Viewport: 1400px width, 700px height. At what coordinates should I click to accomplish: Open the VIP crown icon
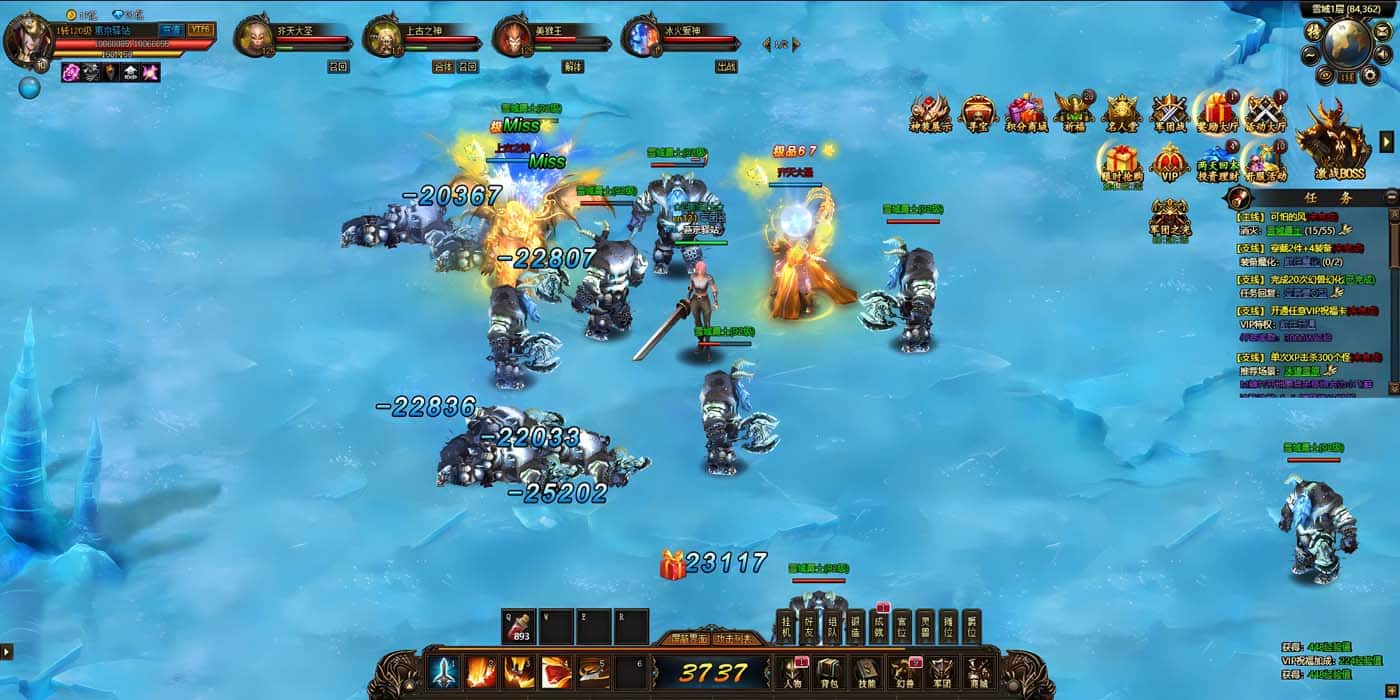pyautogui.click(x=1169, y=163)
